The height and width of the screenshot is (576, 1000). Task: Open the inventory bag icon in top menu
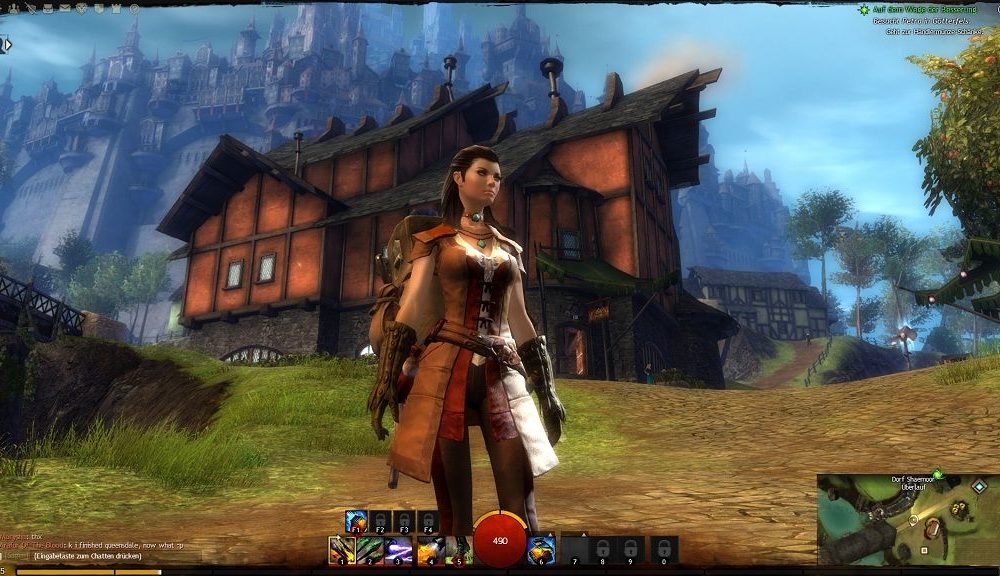[x=48, y=9]
